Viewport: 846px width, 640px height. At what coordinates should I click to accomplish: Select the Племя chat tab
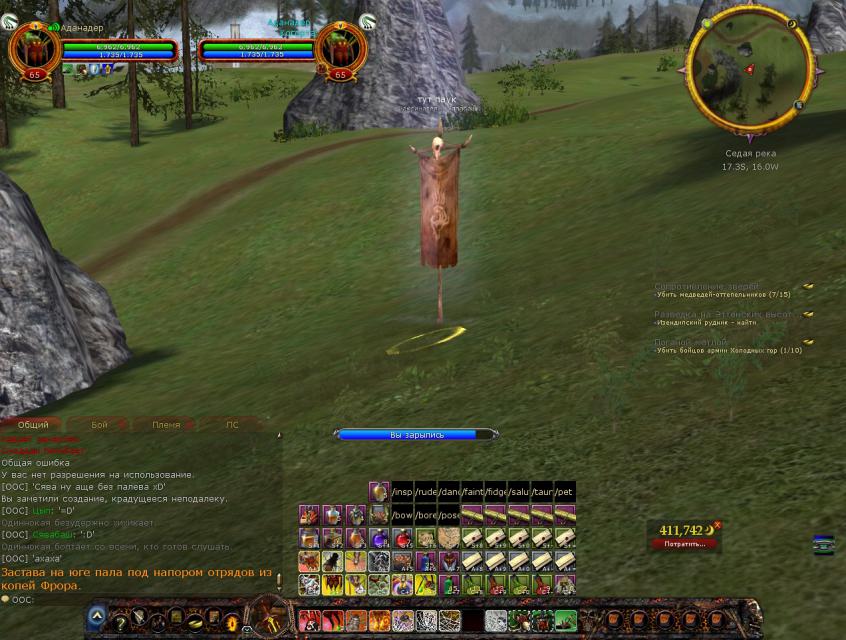[166, 425]
